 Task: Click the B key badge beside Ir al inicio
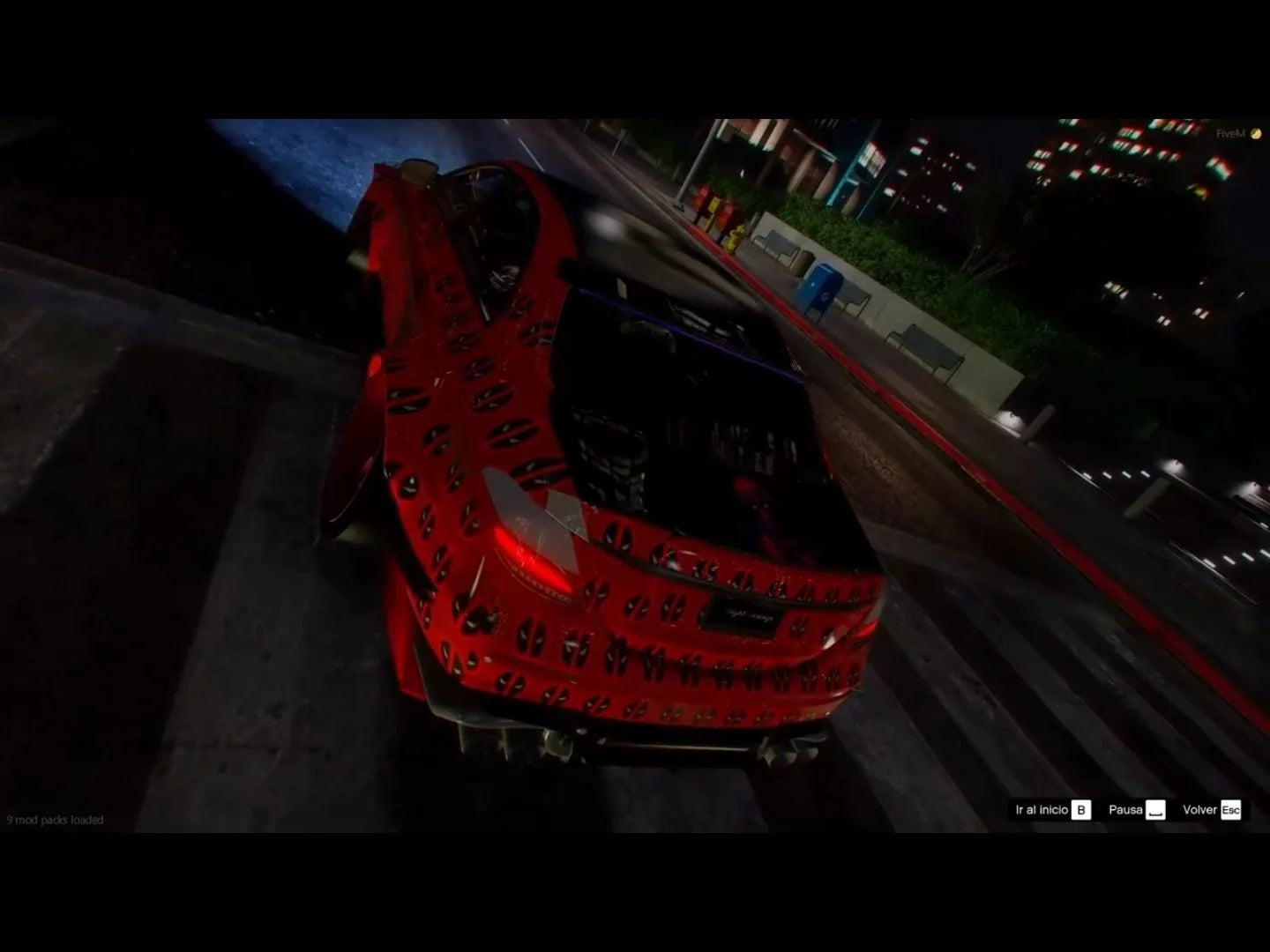[1080, 812]
